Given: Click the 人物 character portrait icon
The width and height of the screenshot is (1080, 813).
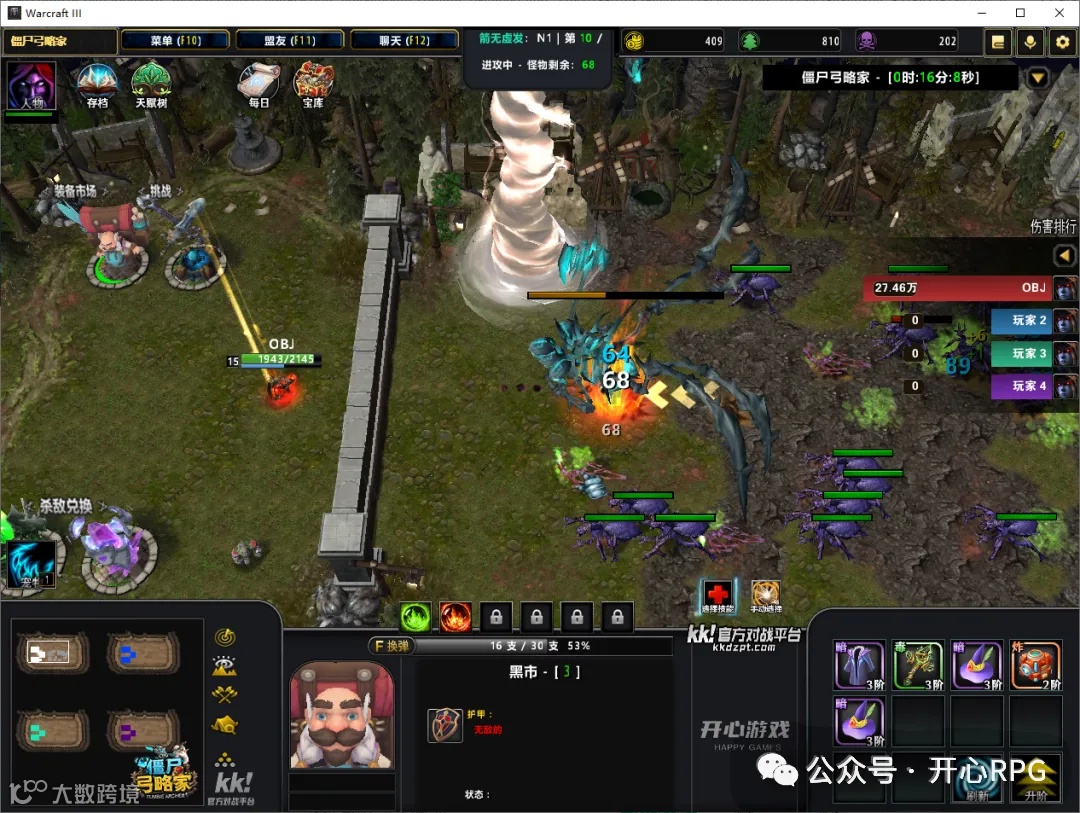Looking at the screenshot, I should coord(31,86).
